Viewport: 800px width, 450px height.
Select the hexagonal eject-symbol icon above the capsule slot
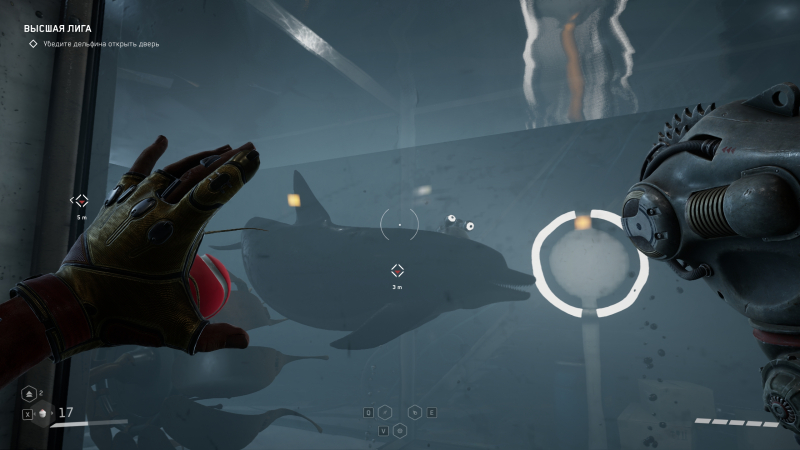29,394
